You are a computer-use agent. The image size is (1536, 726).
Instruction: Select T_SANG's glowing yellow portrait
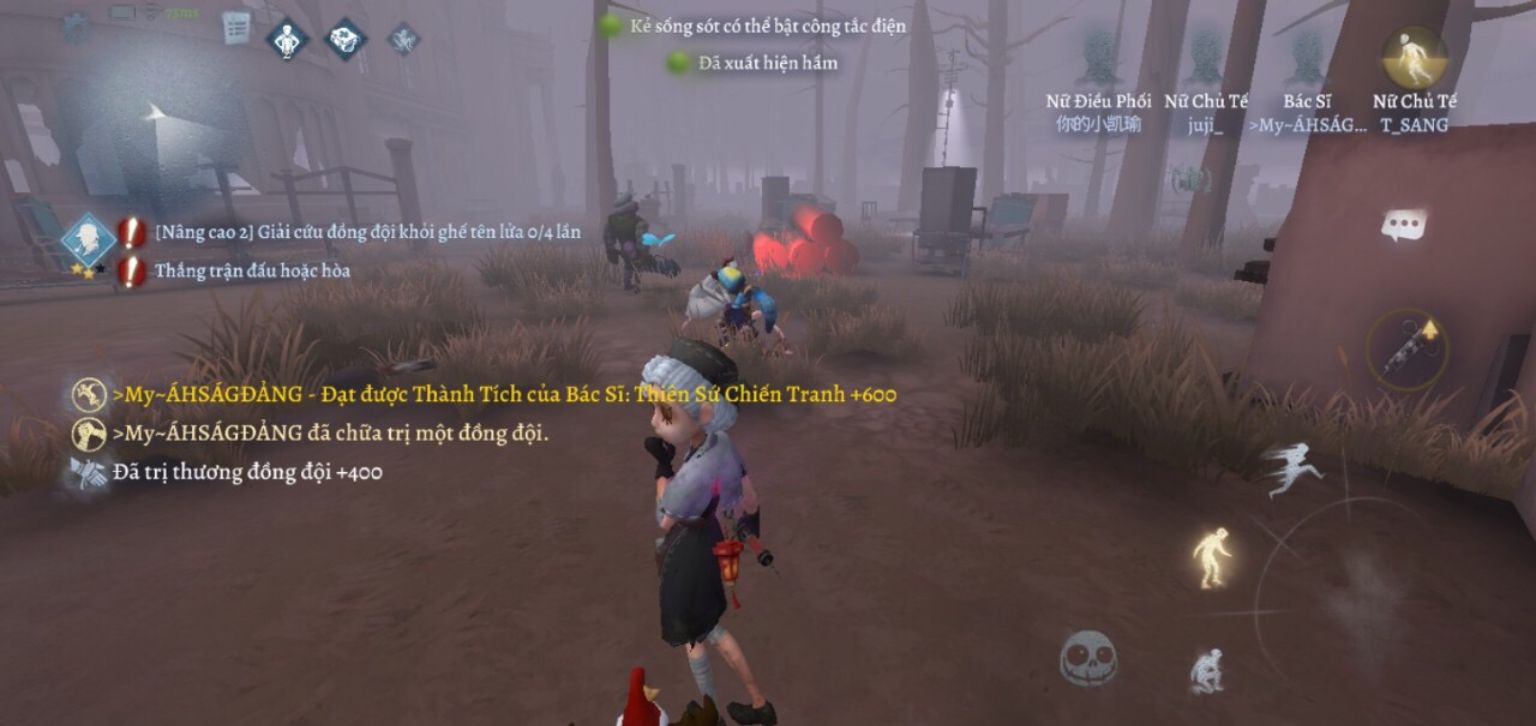[1414, 58]
